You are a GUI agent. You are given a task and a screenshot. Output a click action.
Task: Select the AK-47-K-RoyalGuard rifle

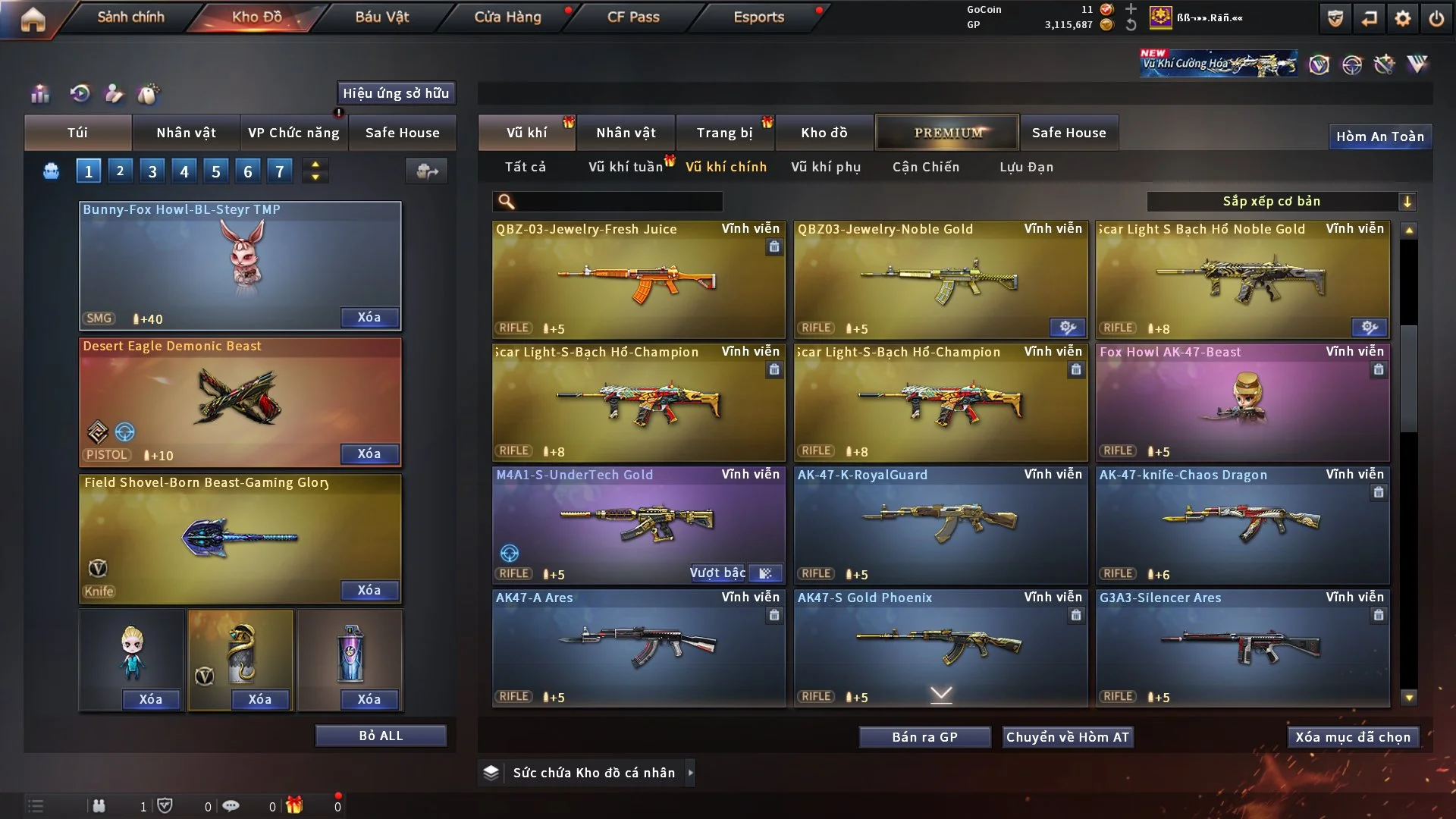(x=940, y=525)
